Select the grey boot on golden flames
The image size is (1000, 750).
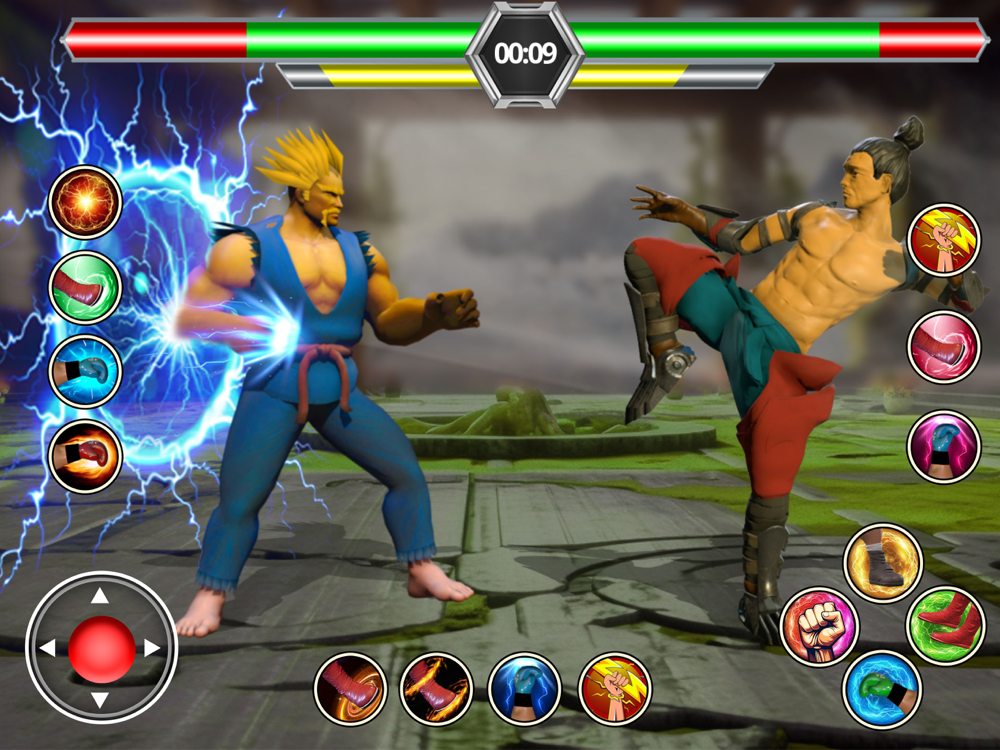882,563
